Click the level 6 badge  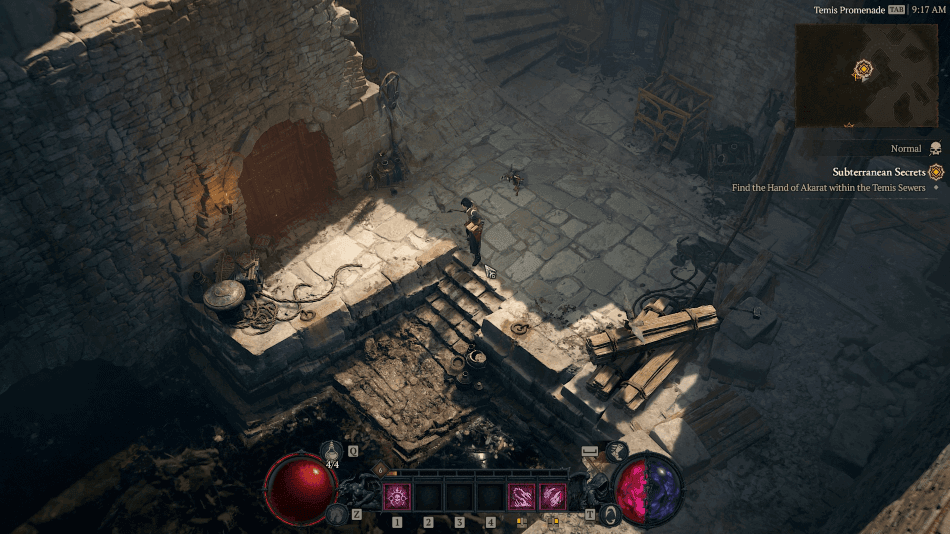[380, 469]
